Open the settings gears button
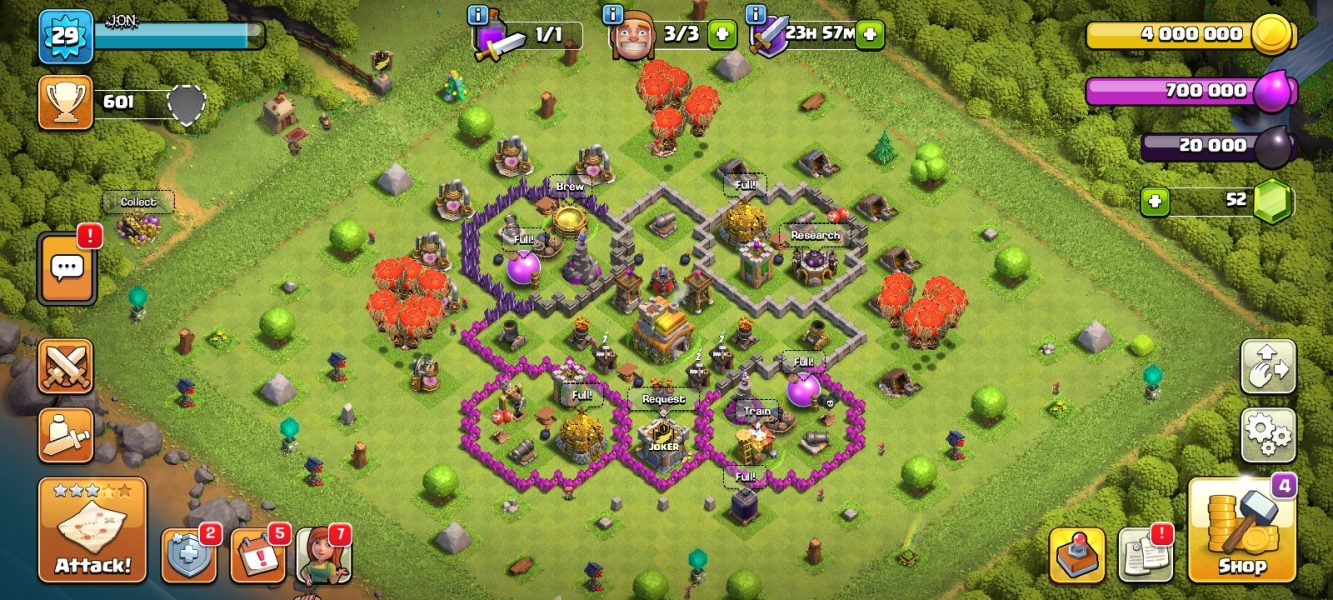Image resolution: width=1333 pixels, height=600 pixels. pos(1268,435)
